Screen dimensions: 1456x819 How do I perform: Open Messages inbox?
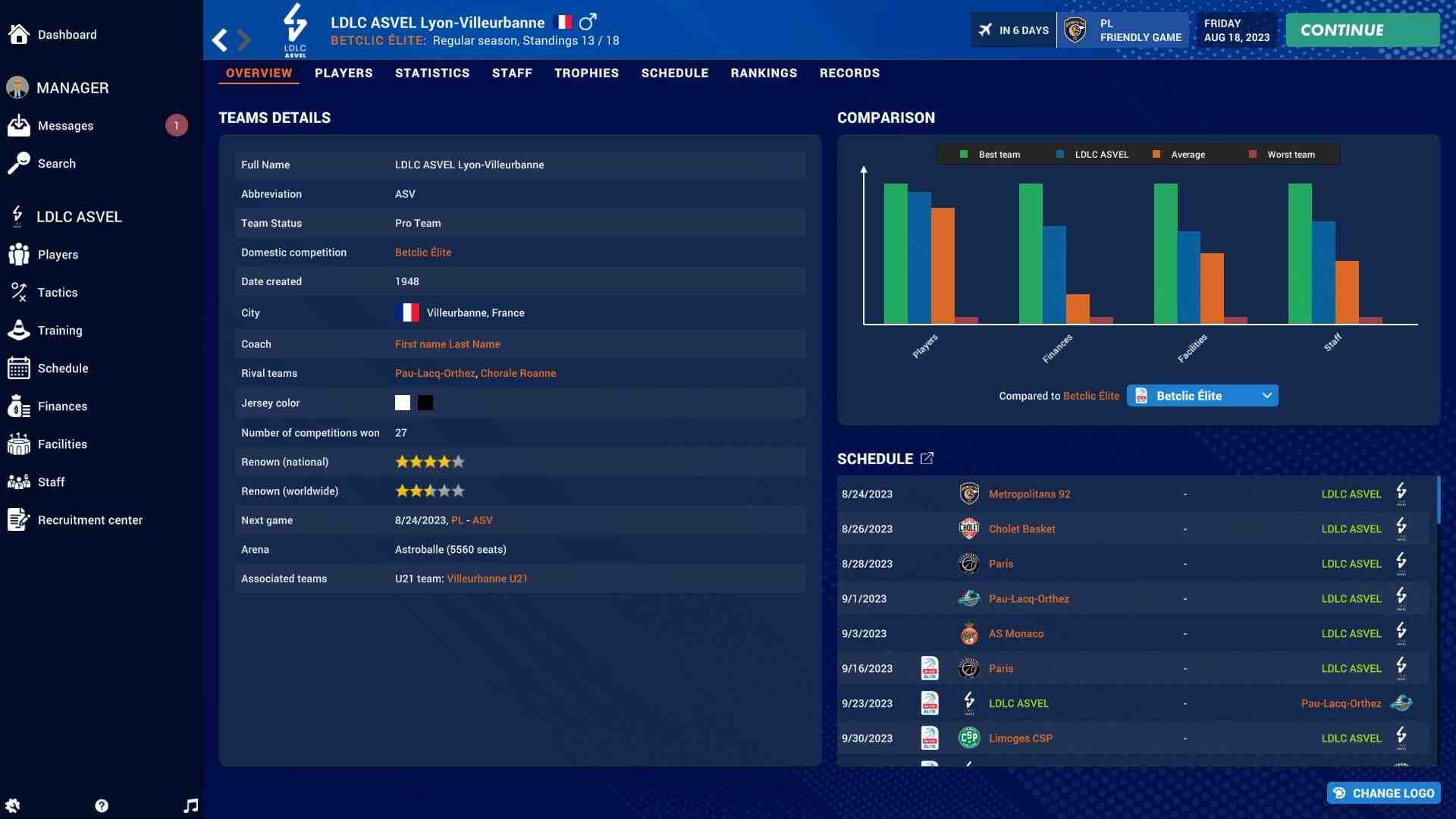coord(65,126)
